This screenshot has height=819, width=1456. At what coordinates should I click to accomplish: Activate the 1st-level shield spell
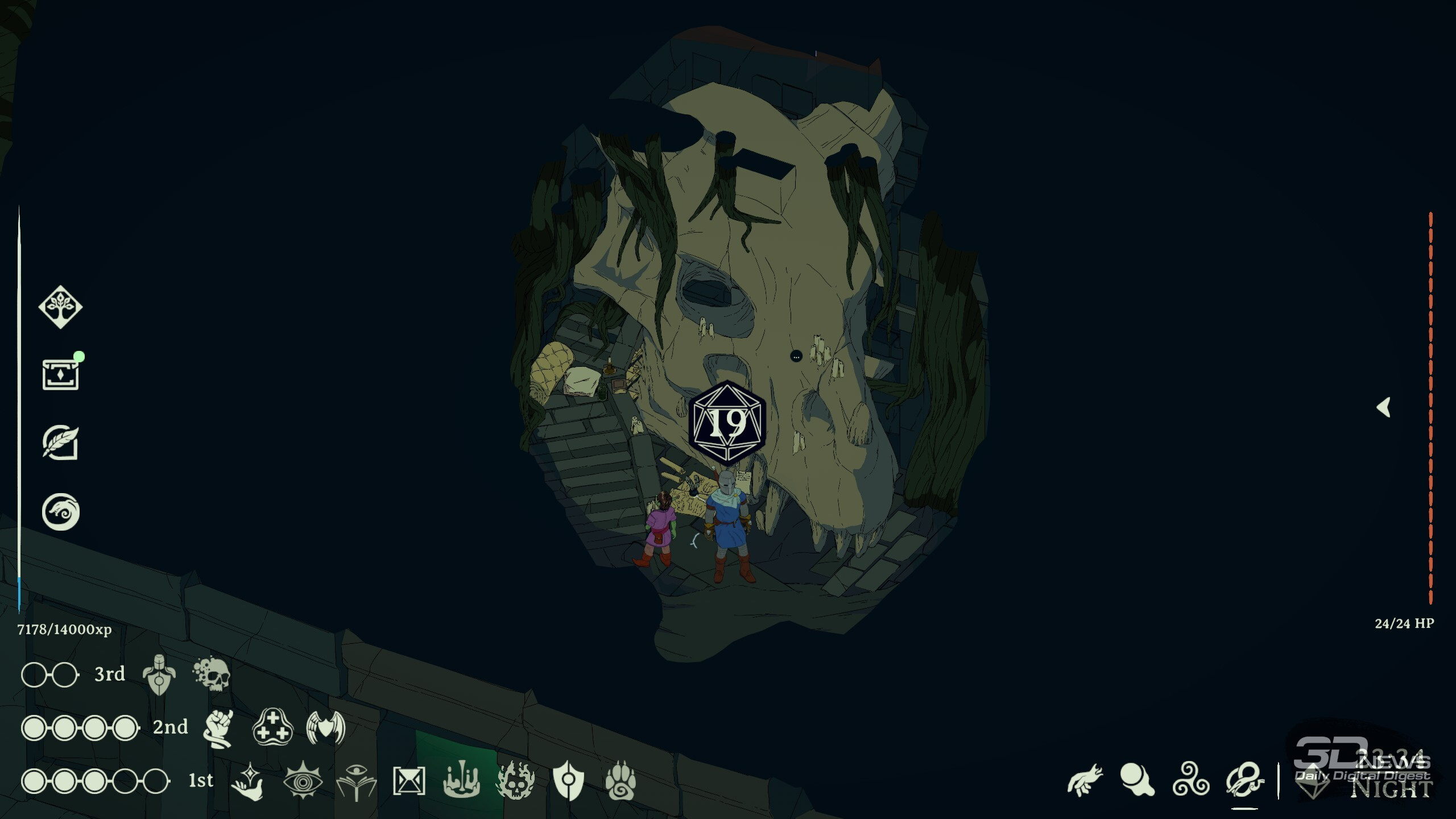tap(568, 781)
